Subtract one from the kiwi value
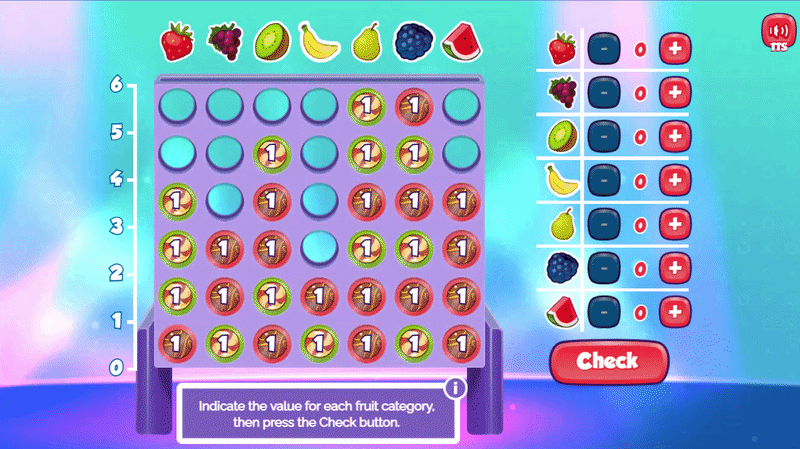This screenshot has height=449, width=800. click(603, 137)
